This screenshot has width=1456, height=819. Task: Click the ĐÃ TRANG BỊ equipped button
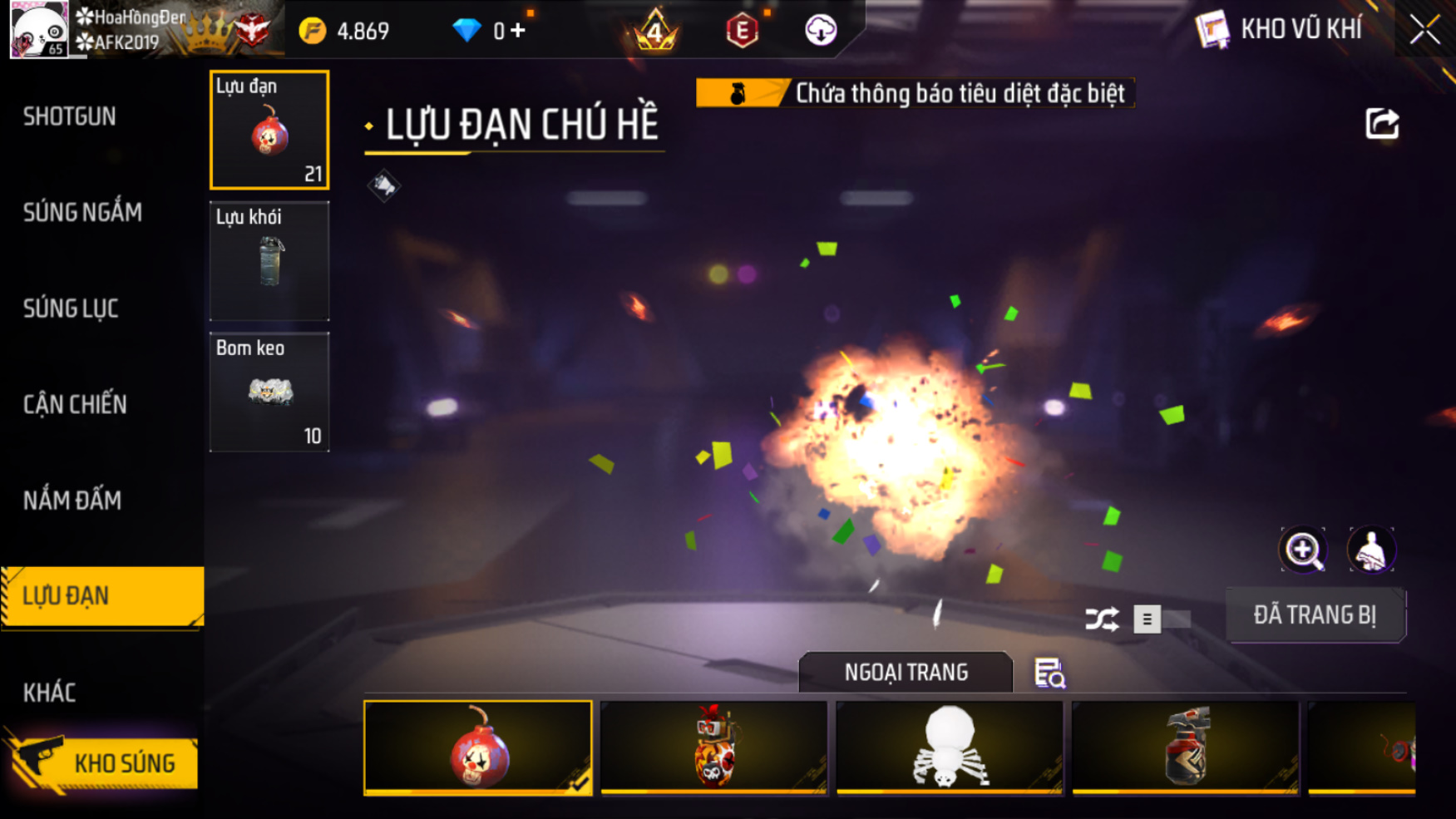click(1315, 615)
